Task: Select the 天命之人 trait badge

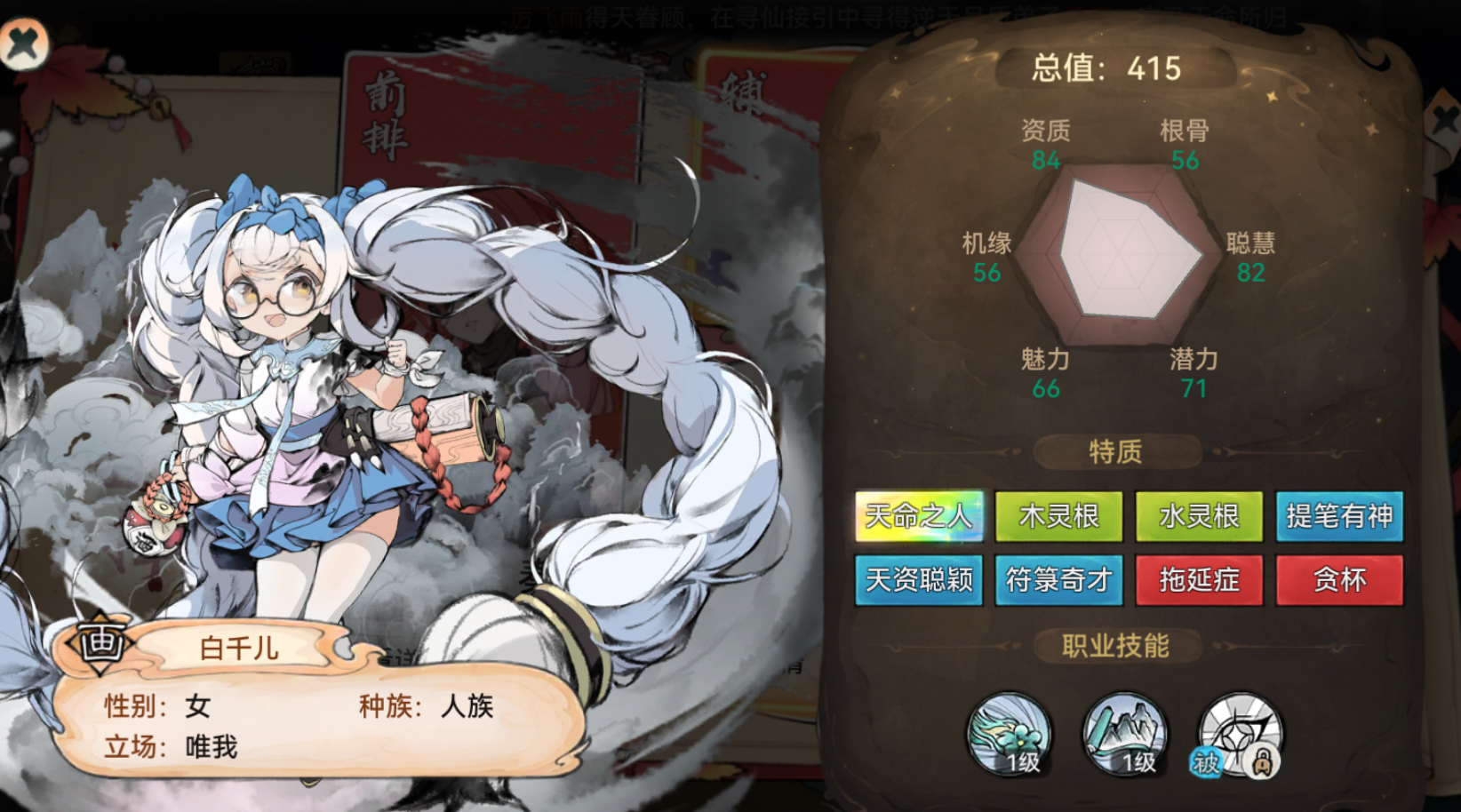Action: tap(920, 516)
